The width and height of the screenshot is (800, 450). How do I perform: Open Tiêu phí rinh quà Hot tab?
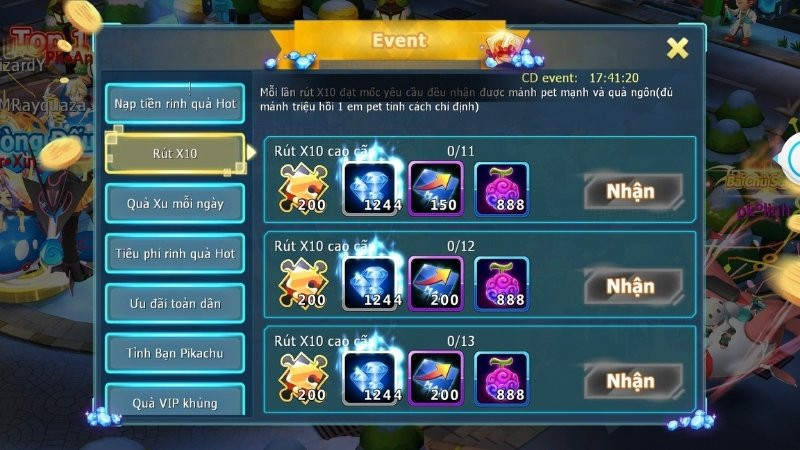pyautogui.click(x=174, y=253)
